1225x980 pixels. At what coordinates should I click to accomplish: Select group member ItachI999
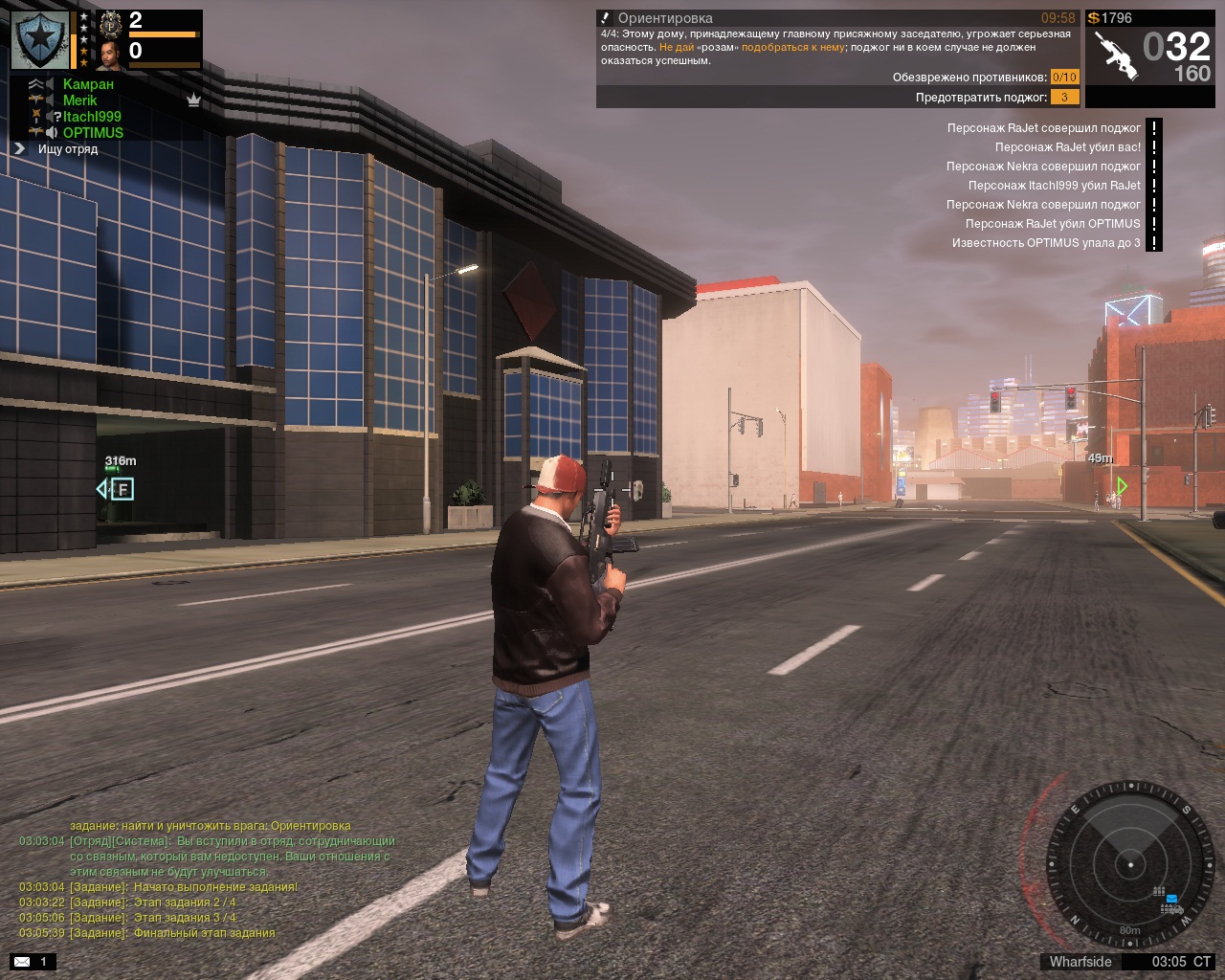pos(92,117)
